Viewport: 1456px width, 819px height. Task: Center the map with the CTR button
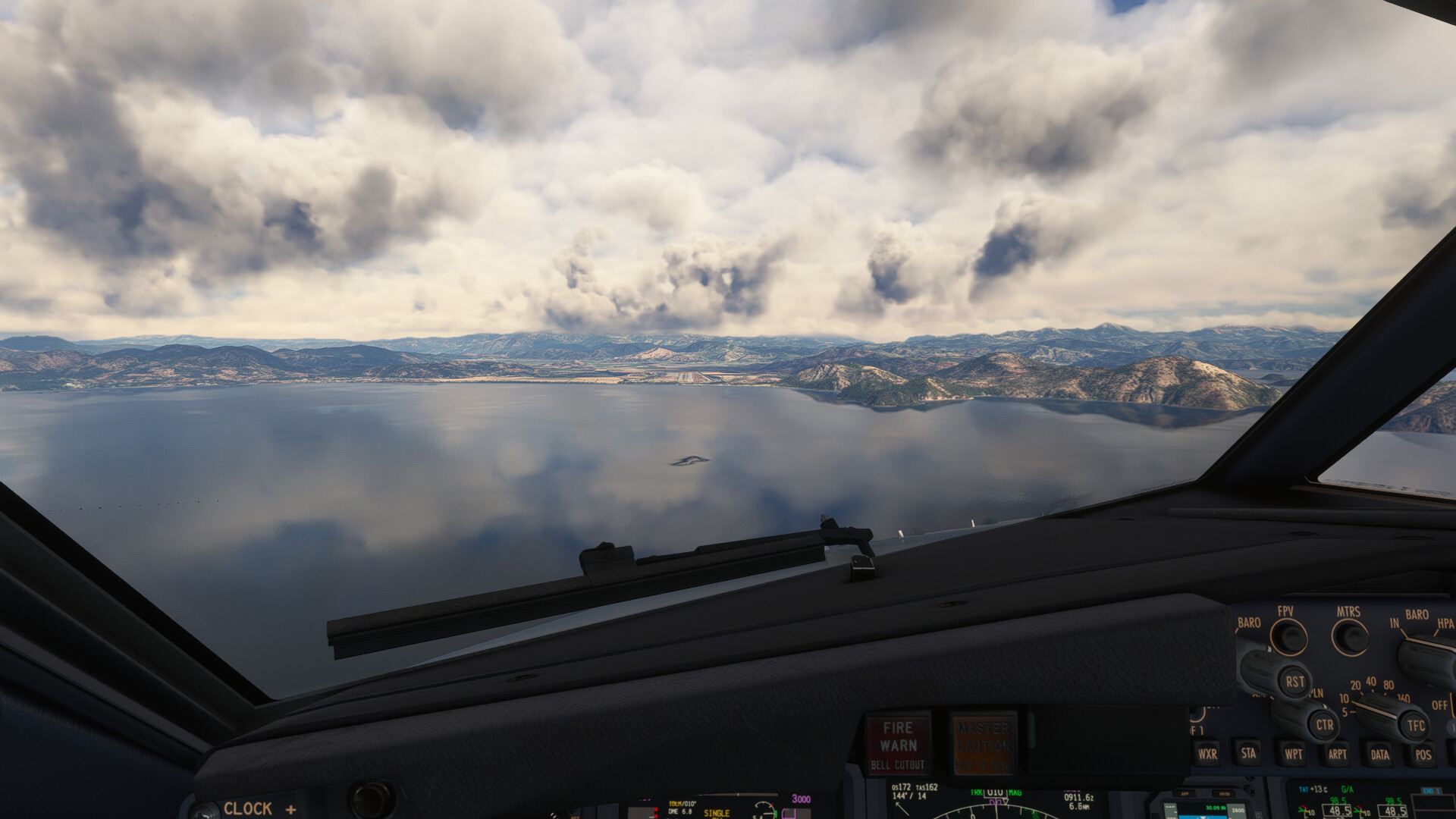point(1324,724)
